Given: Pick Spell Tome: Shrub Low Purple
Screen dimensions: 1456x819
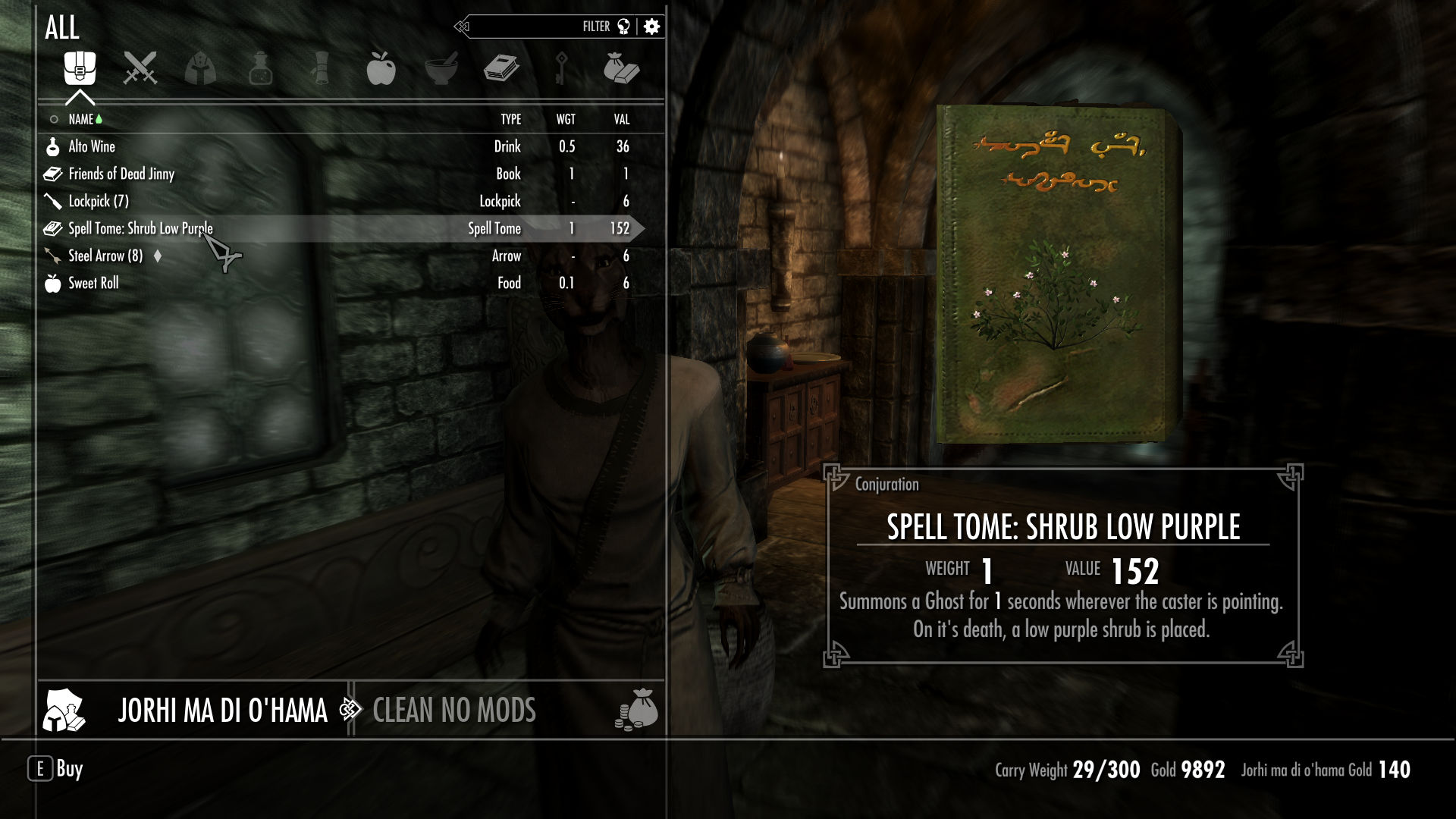Looking at the screenshot, I should (140, 229).
